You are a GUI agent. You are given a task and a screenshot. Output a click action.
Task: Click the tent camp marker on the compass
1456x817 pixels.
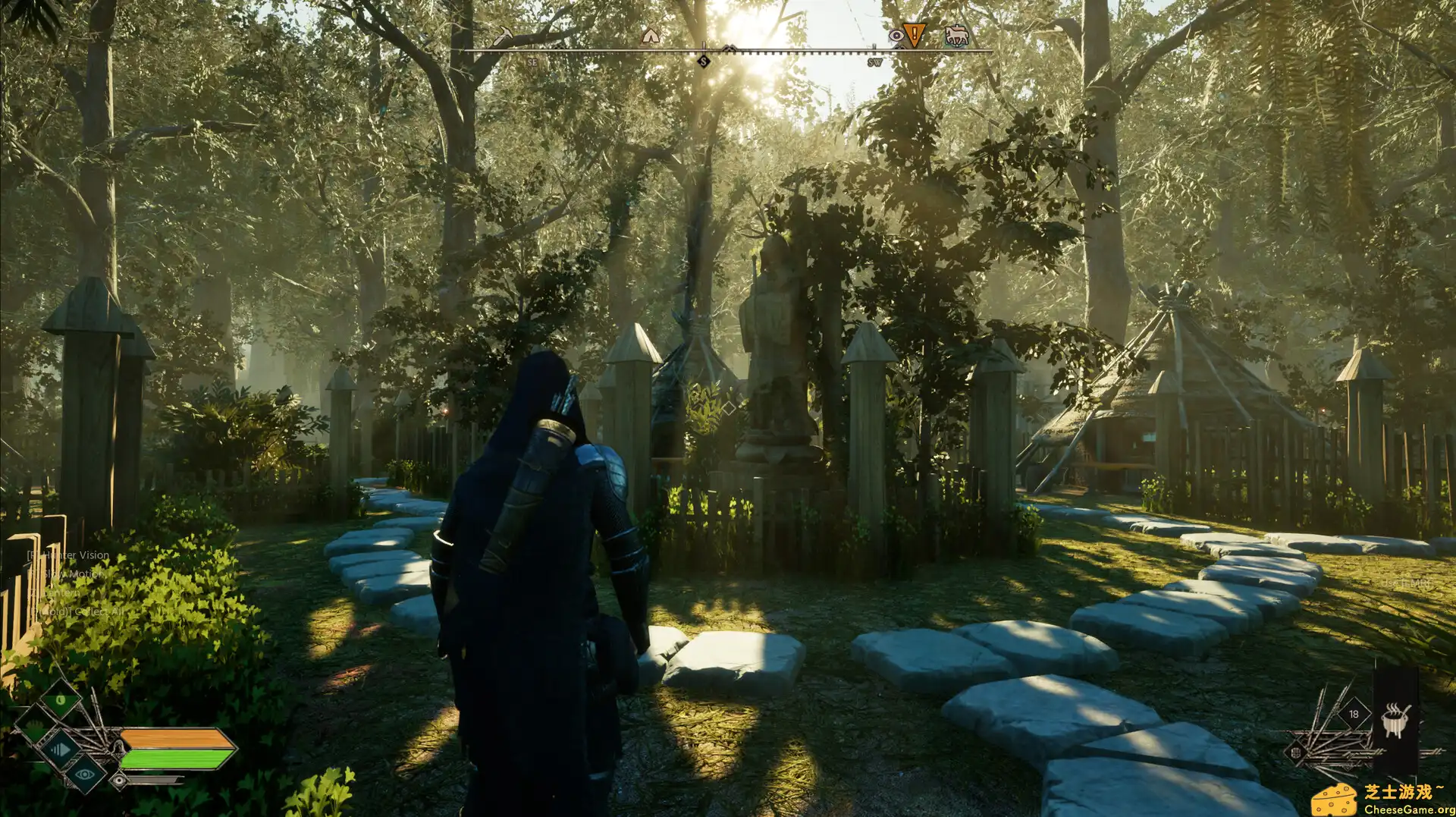coord(650,37)
